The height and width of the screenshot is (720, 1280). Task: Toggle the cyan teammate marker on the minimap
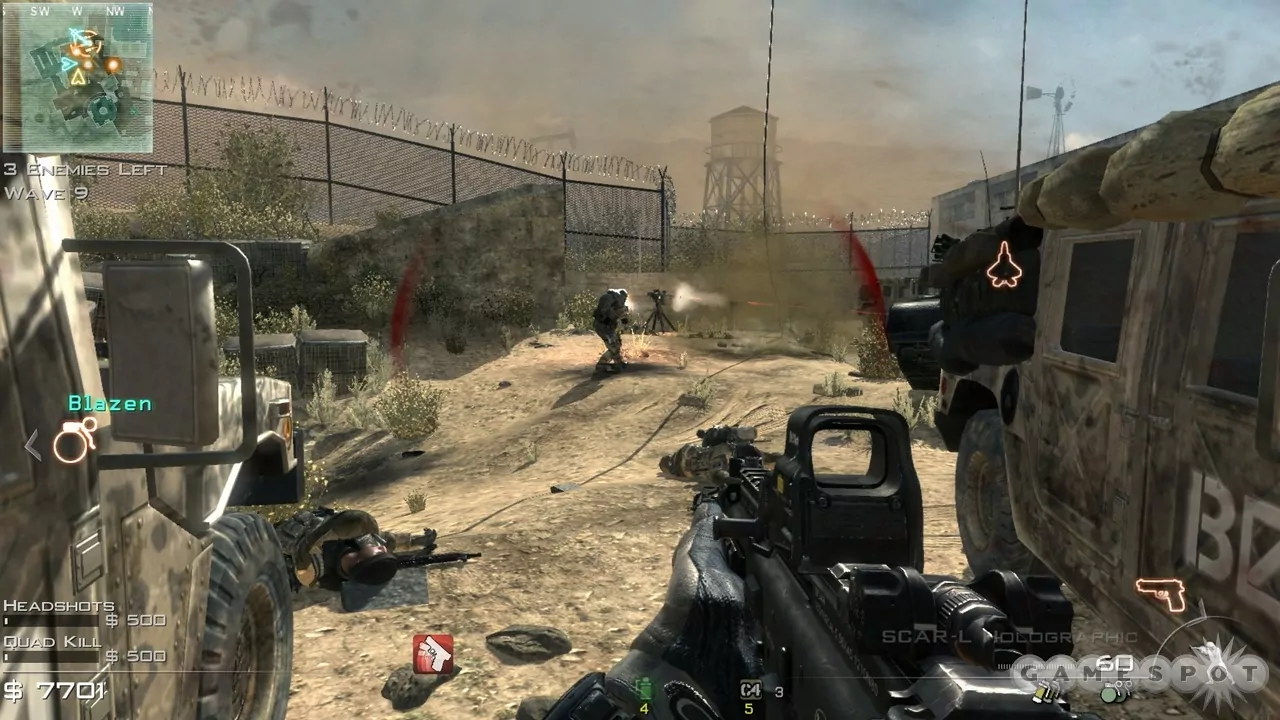tap(67, 64)
